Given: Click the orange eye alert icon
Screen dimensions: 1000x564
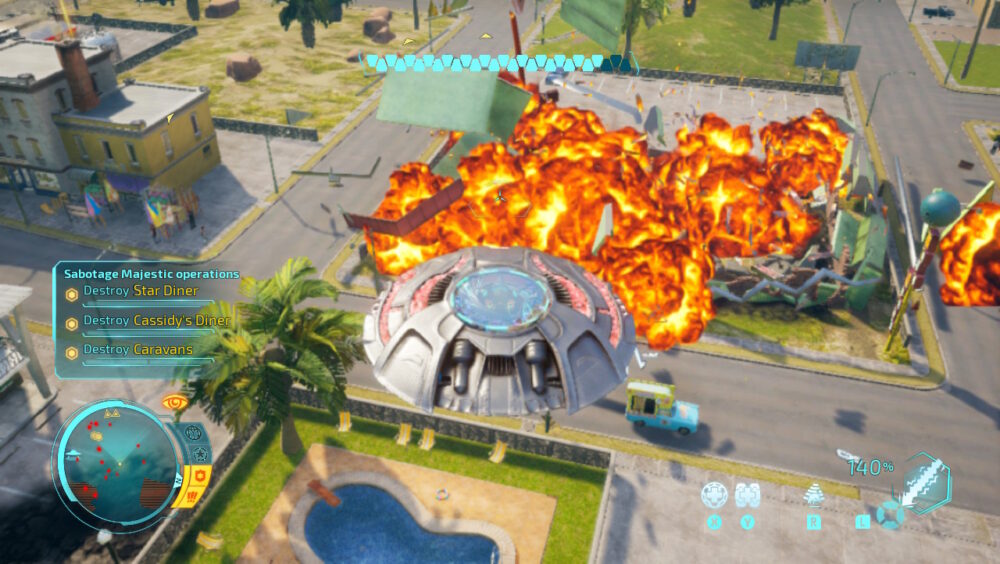Looking at the screenshot, I should pyautogui.click(x=175, y=402).
